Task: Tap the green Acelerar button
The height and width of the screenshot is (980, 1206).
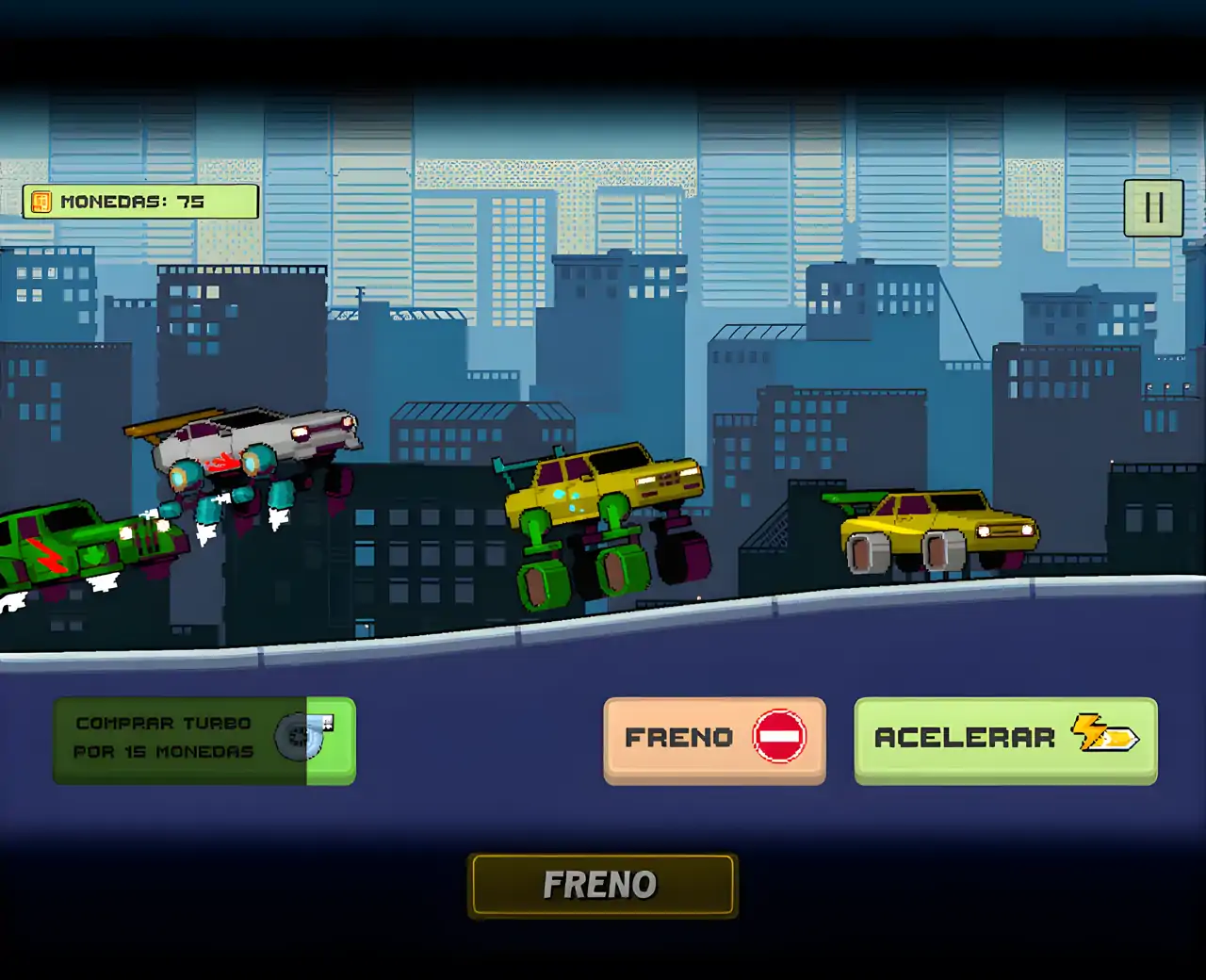Action: point(1005,739)
